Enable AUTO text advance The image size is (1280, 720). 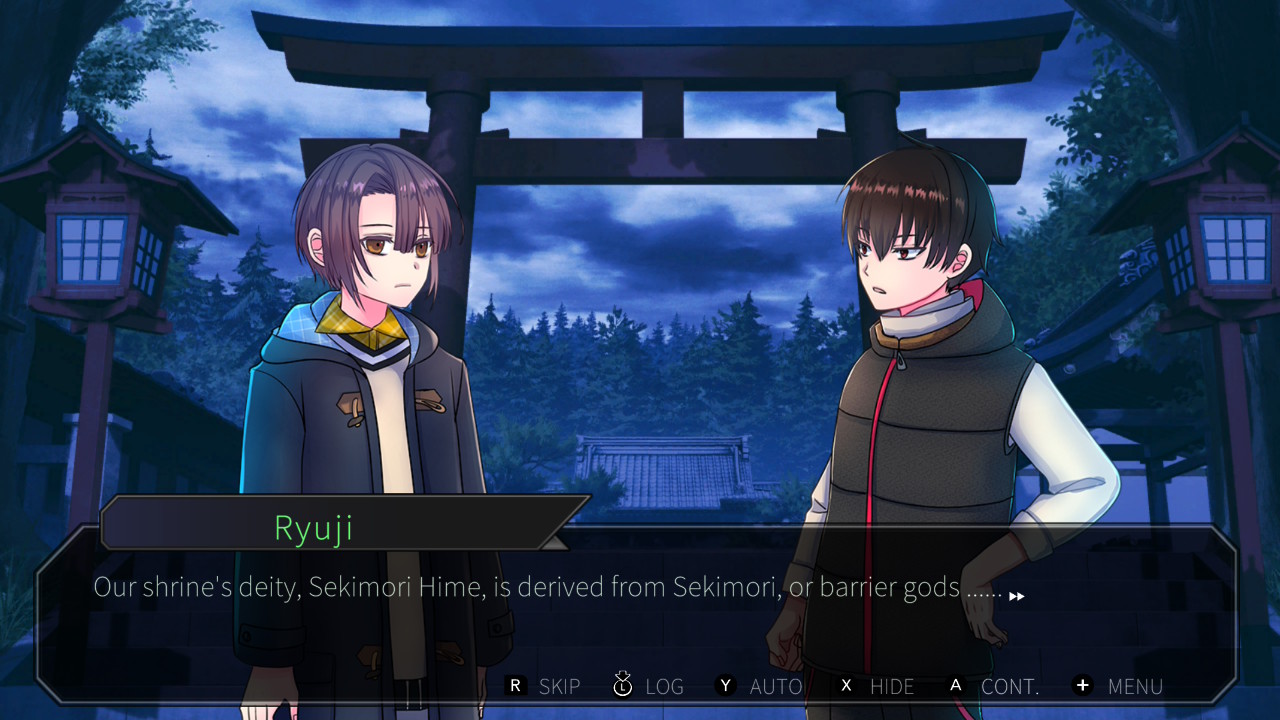[x=759, y=686]
